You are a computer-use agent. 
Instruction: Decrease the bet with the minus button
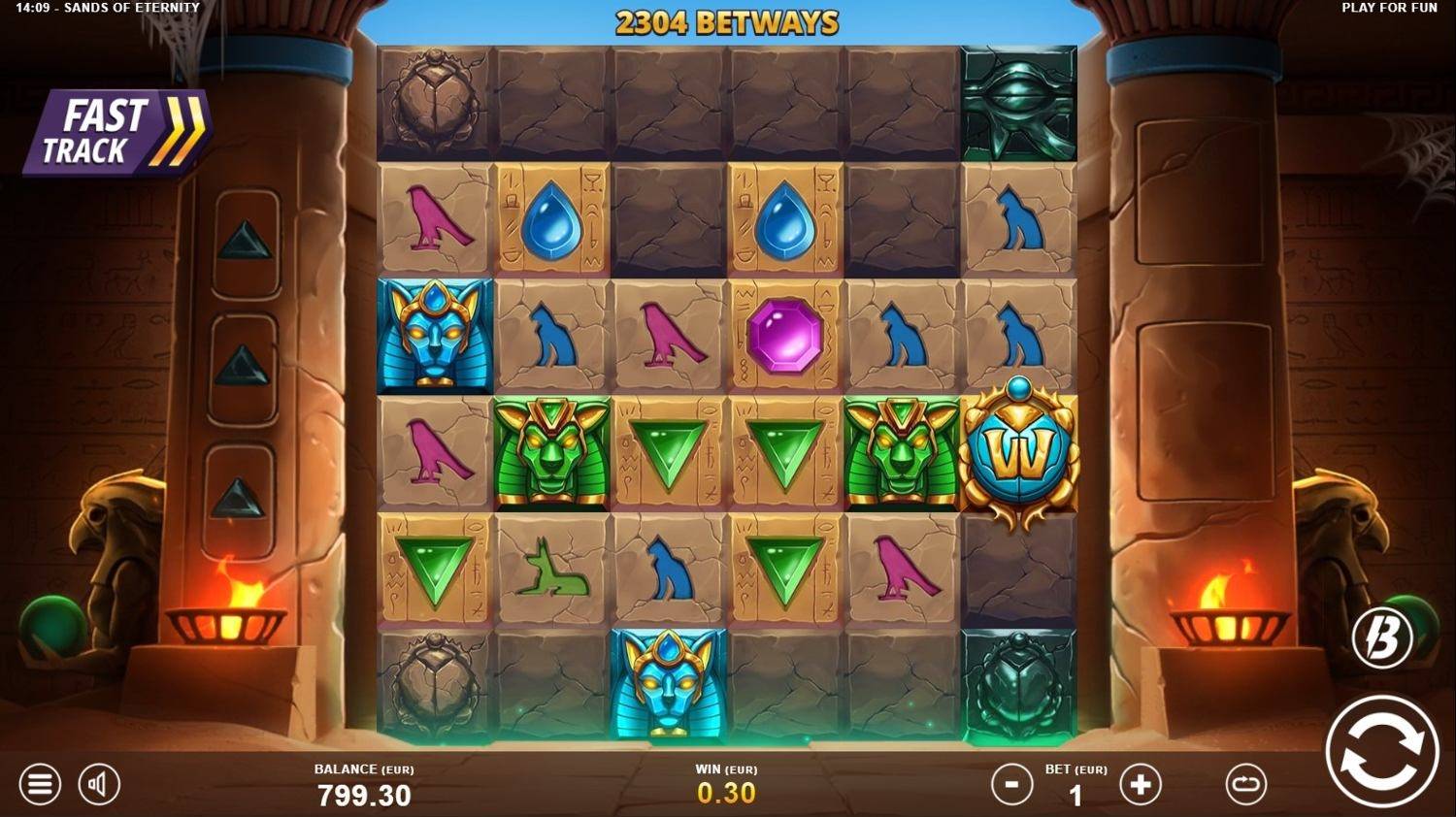[1010, 784]
